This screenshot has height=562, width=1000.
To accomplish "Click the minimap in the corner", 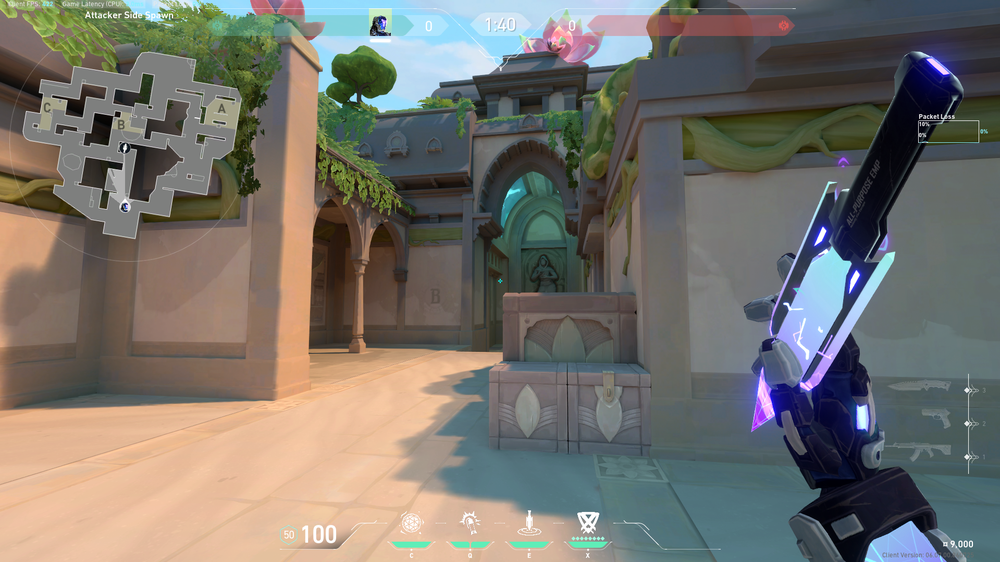I will point(129,142).
